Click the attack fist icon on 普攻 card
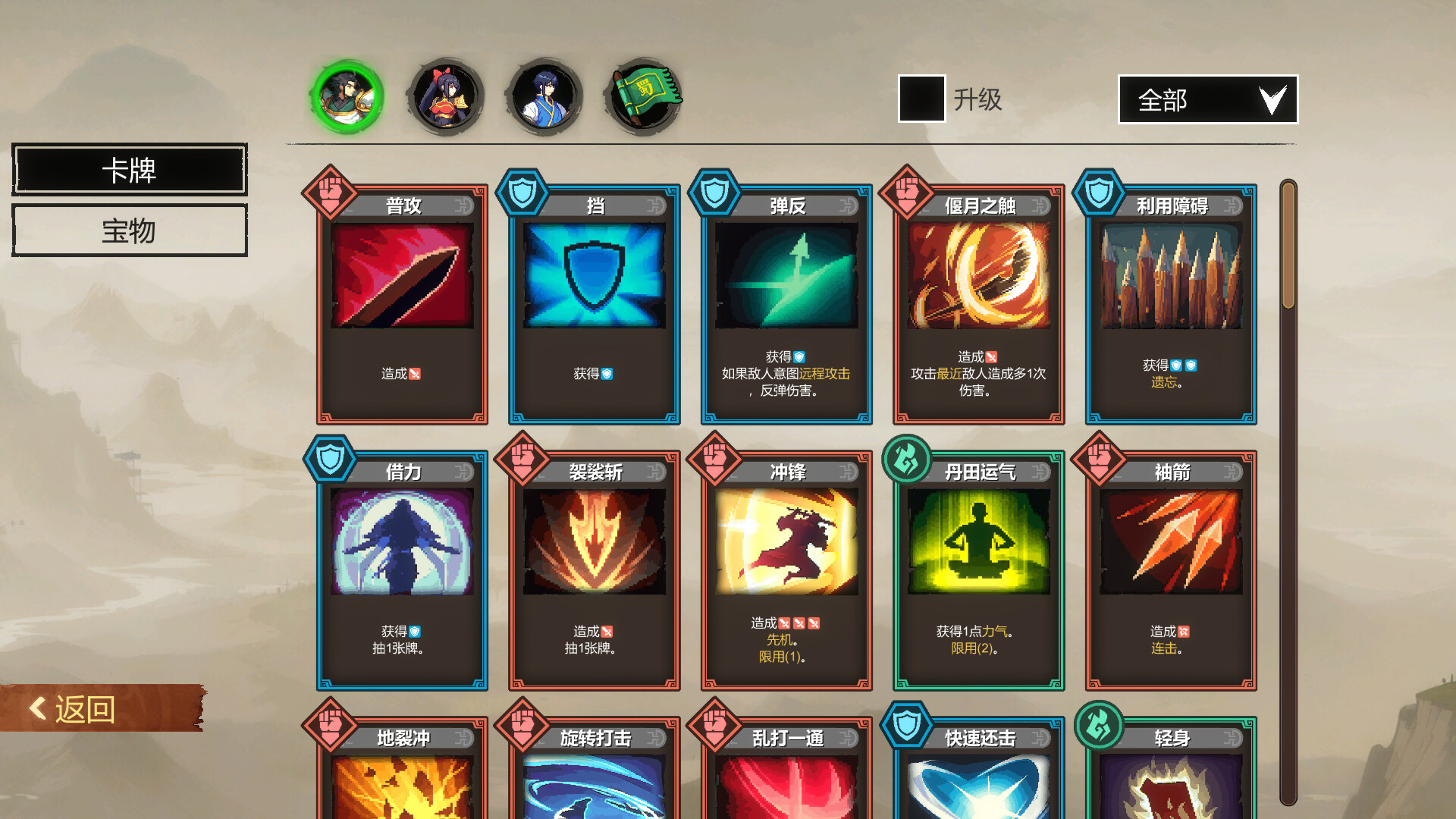The height and width of the screenshot is (819, 1456). 330,196
